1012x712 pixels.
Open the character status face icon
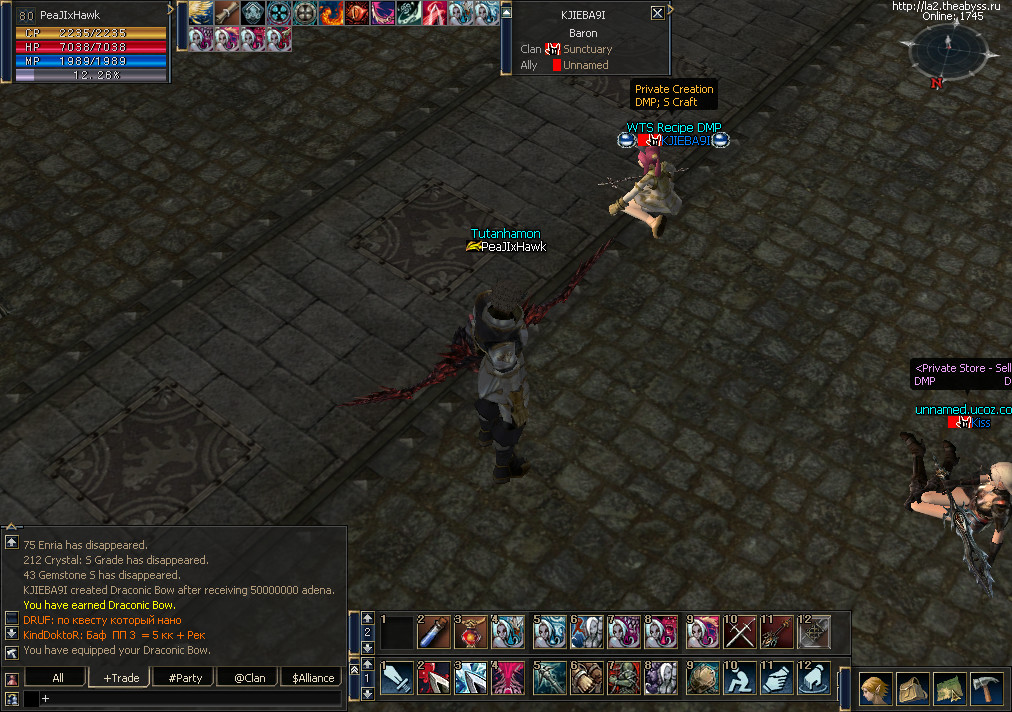875,688
